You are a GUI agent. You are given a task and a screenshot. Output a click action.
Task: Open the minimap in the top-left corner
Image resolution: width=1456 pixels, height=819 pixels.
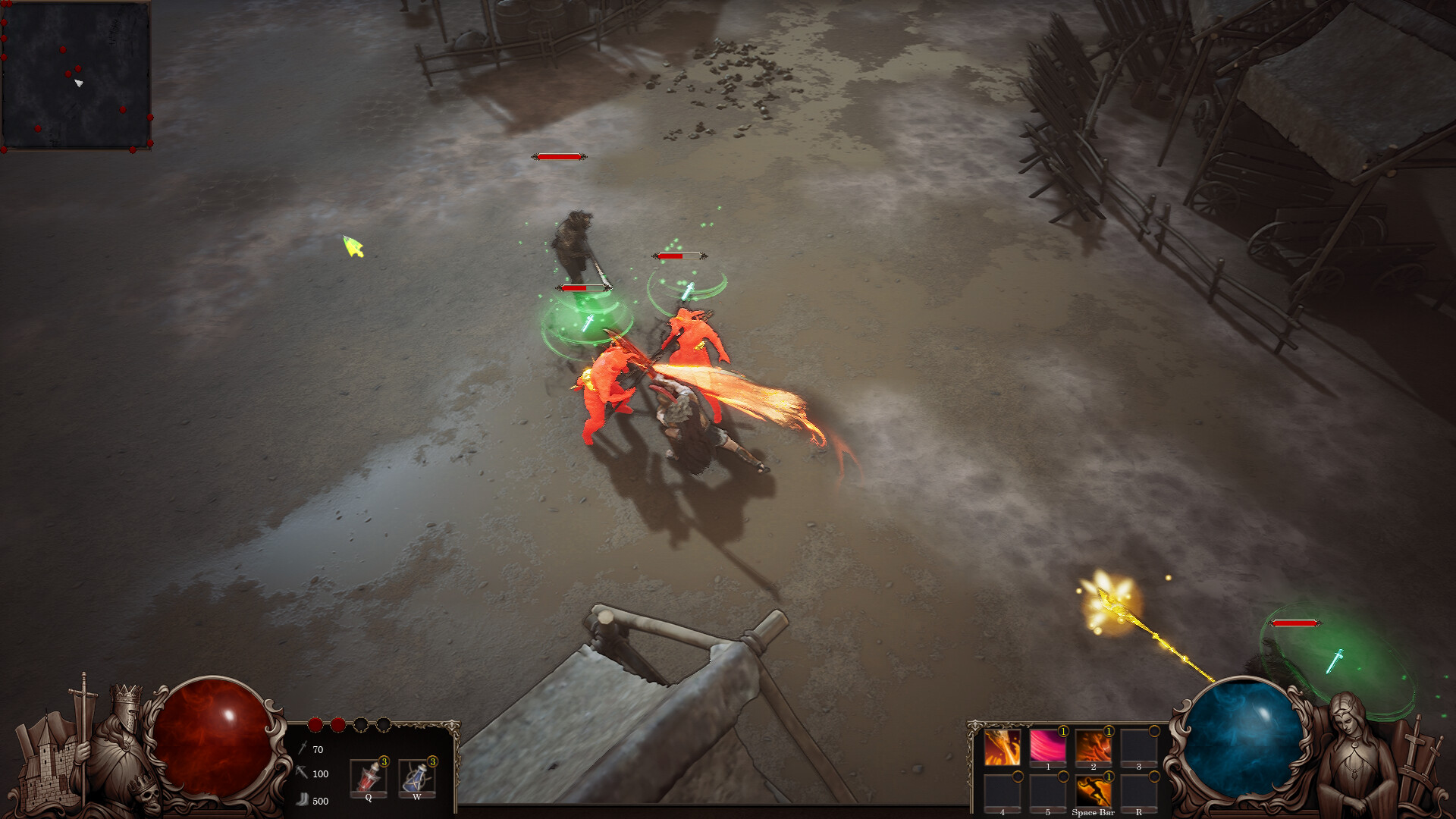tap(78, 76)
